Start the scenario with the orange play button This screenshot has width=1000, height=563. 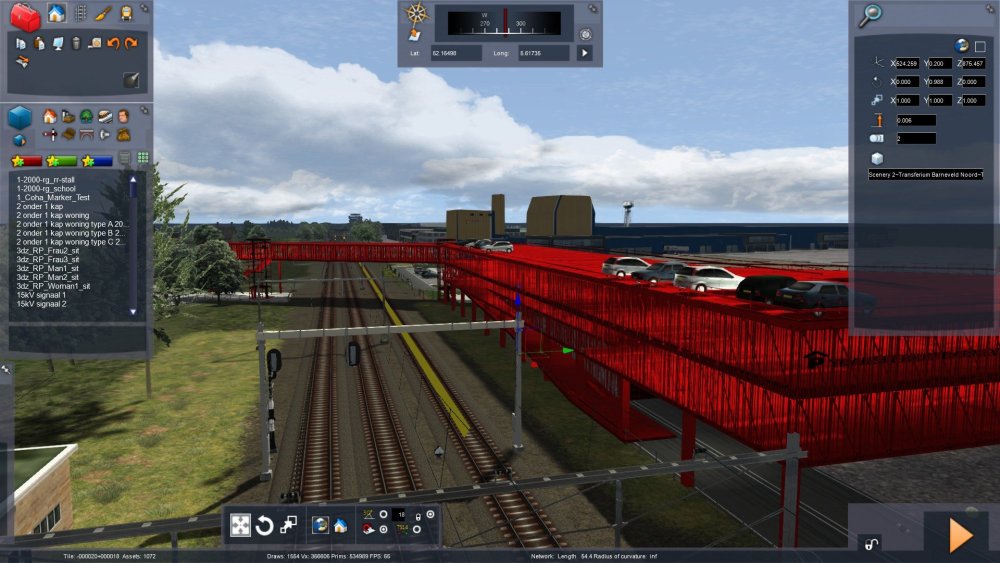[960, 536]
